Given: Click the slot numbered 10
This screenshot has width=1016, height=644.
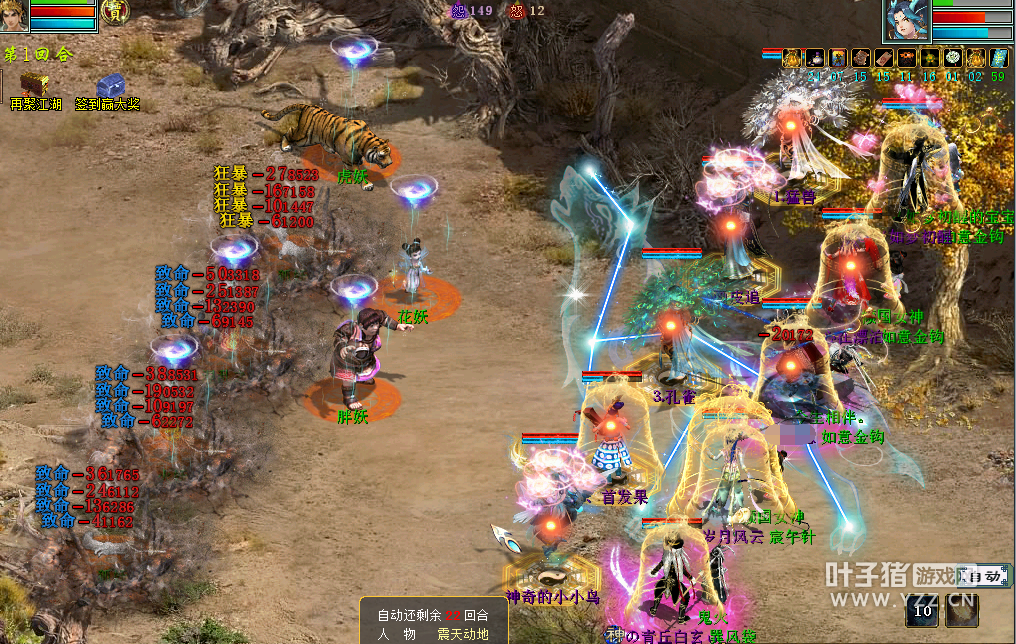Looking at the screenshot, I should click(925, 609).
